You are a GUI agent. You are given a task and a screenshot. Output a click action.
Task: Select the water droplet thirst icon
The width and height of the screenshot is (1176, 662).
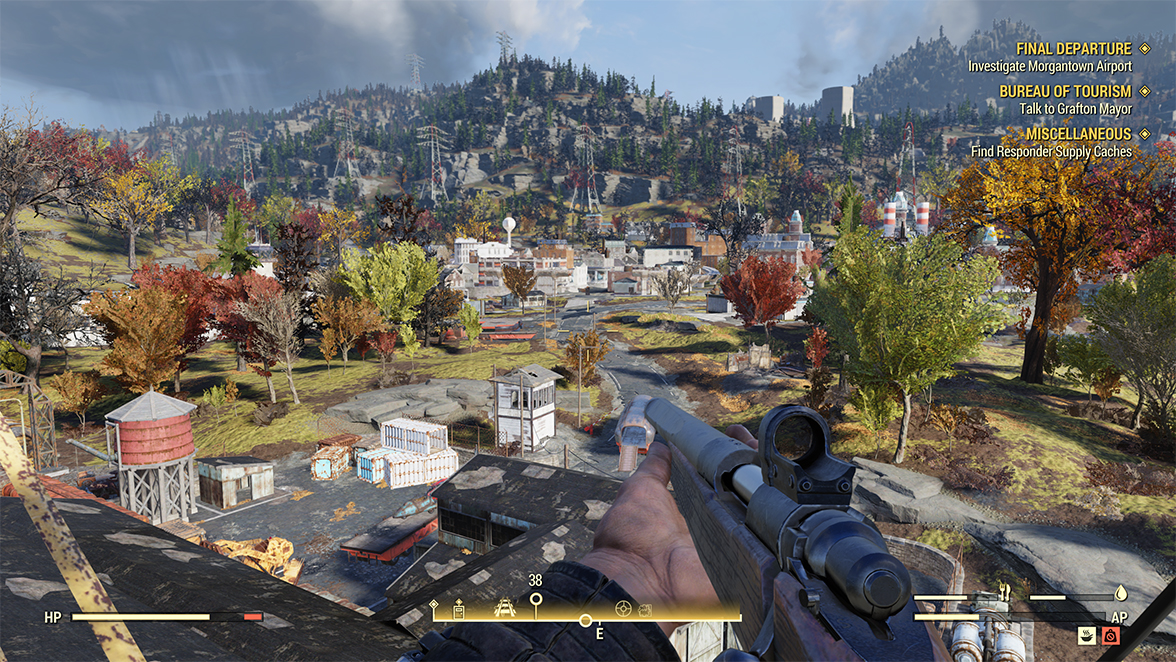click(1121, 591)
